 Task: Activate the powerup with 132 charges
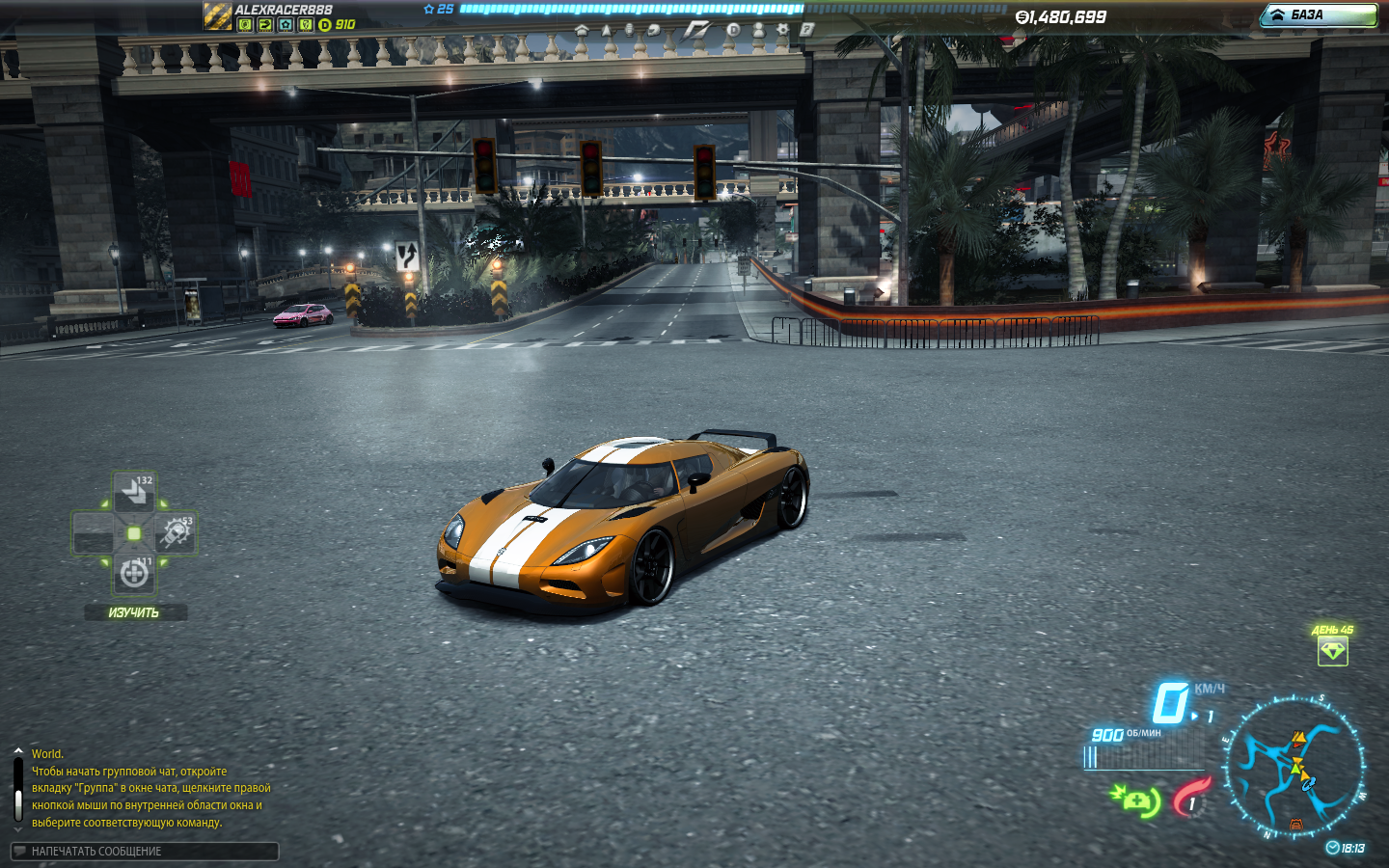coord(134,493)
